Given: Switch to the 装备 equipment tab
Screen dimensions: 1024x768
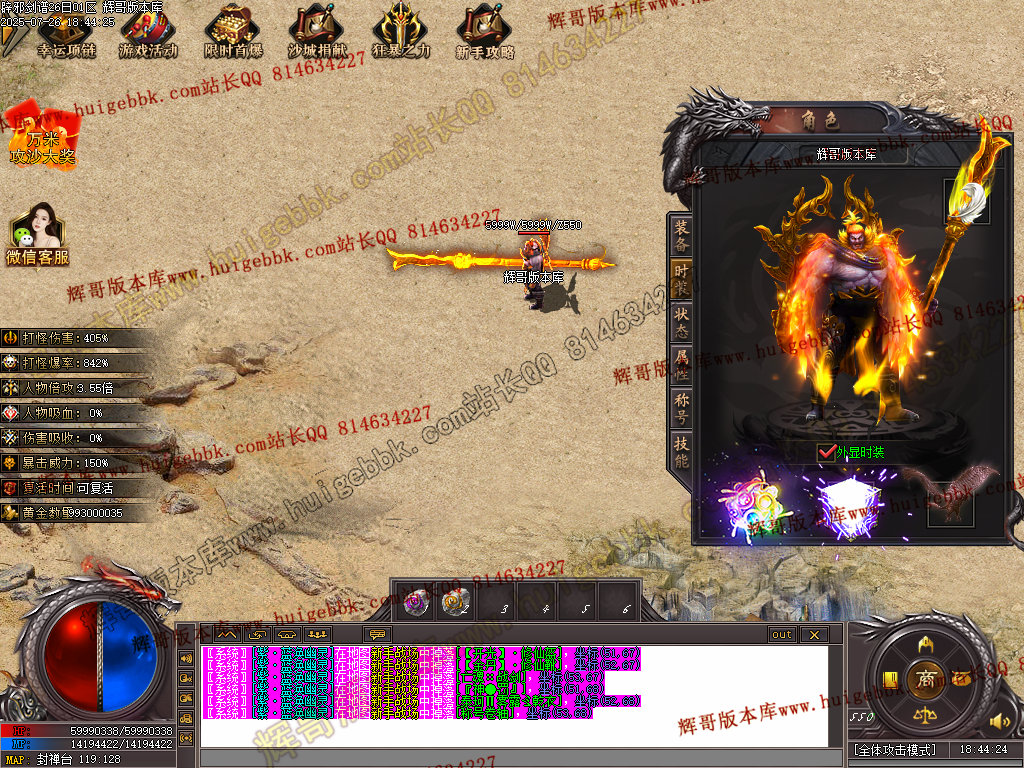Looking at the screenshot, I should click(681, 236).
